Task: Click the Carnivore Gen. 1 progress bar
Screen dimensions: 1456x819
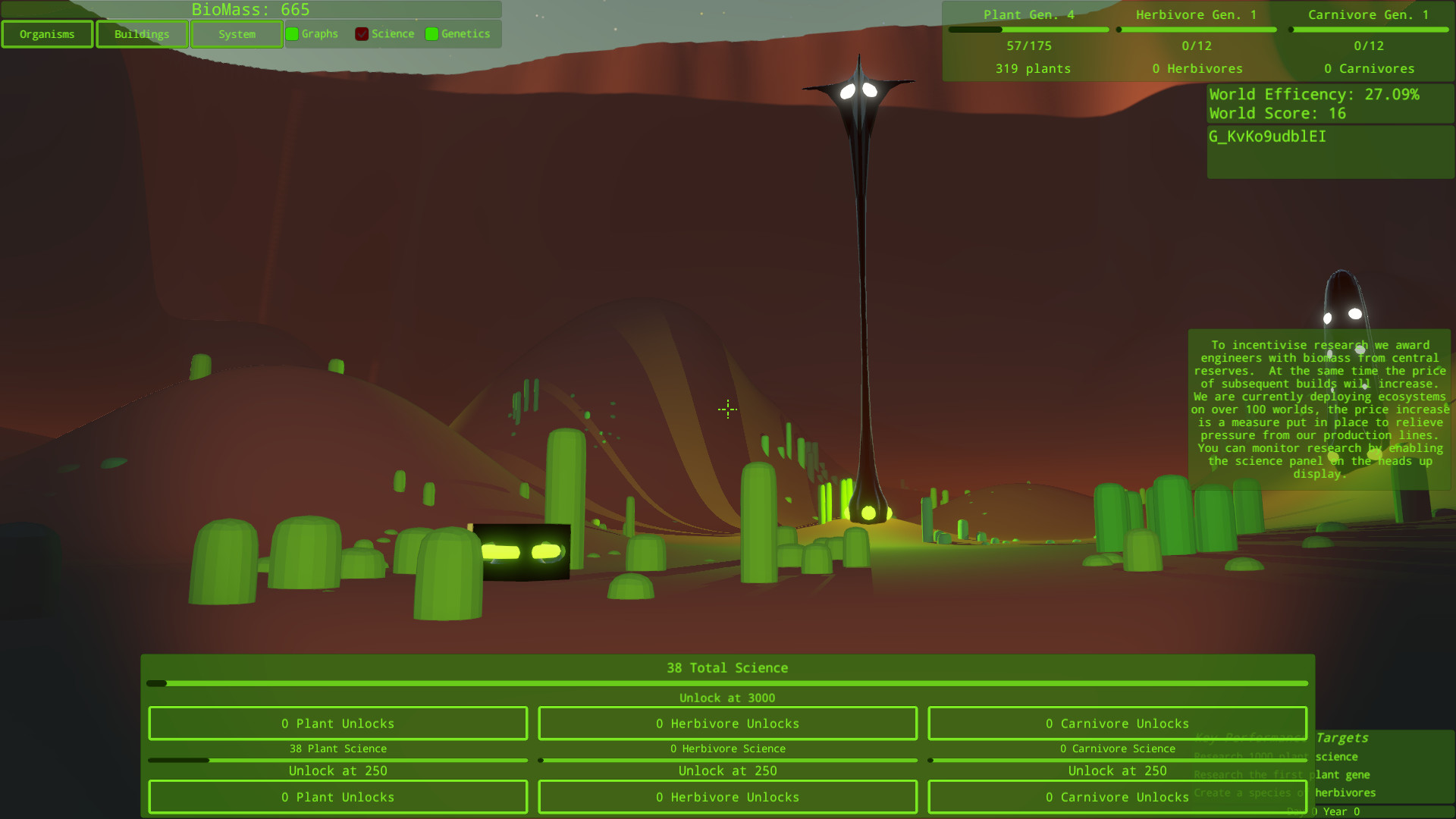Action: (x=1370, y=29)
